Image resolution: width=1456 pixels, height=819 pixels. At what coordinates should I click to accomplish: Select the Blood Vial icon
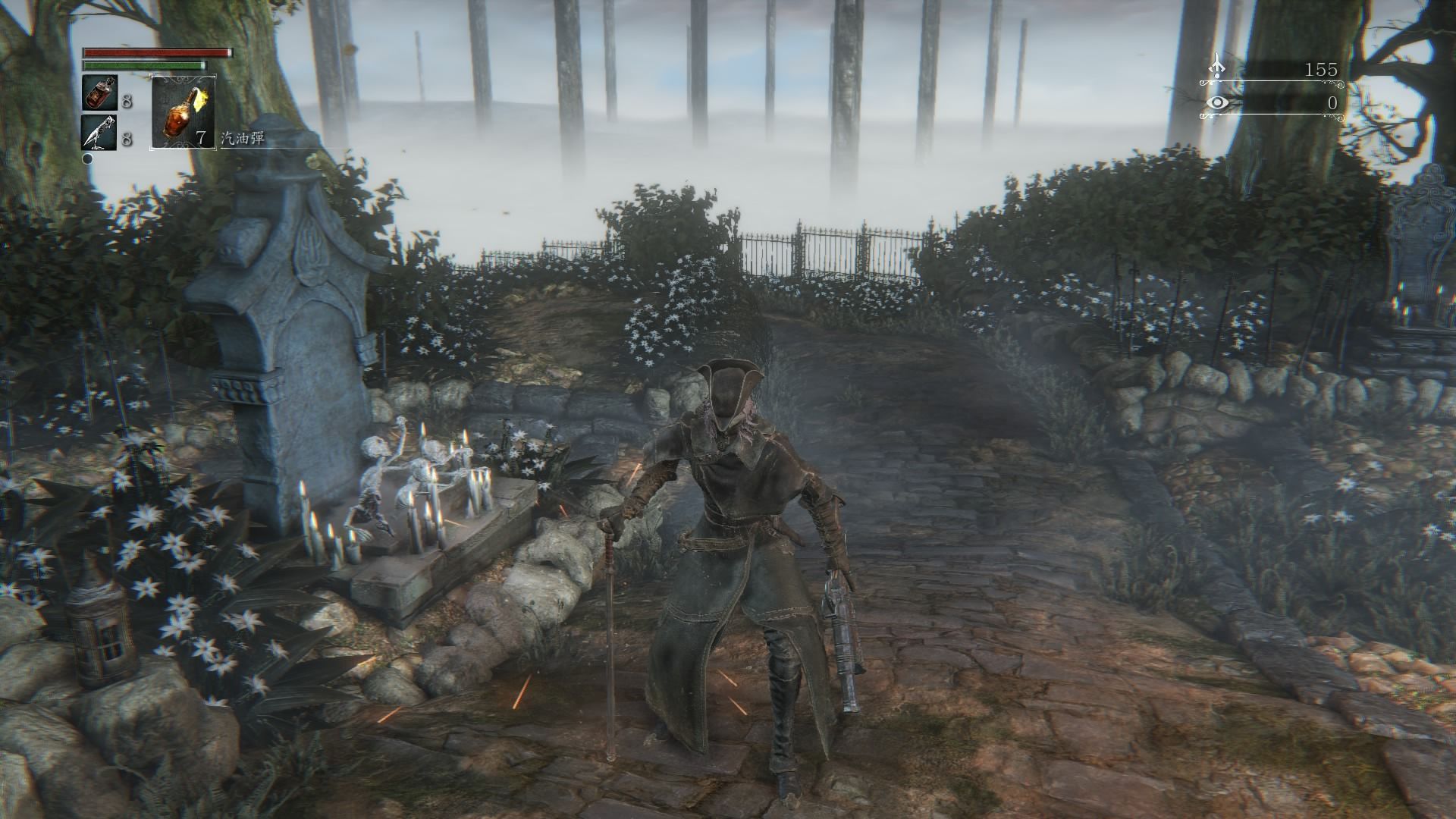pyautogui.click(x=99, y=93)
